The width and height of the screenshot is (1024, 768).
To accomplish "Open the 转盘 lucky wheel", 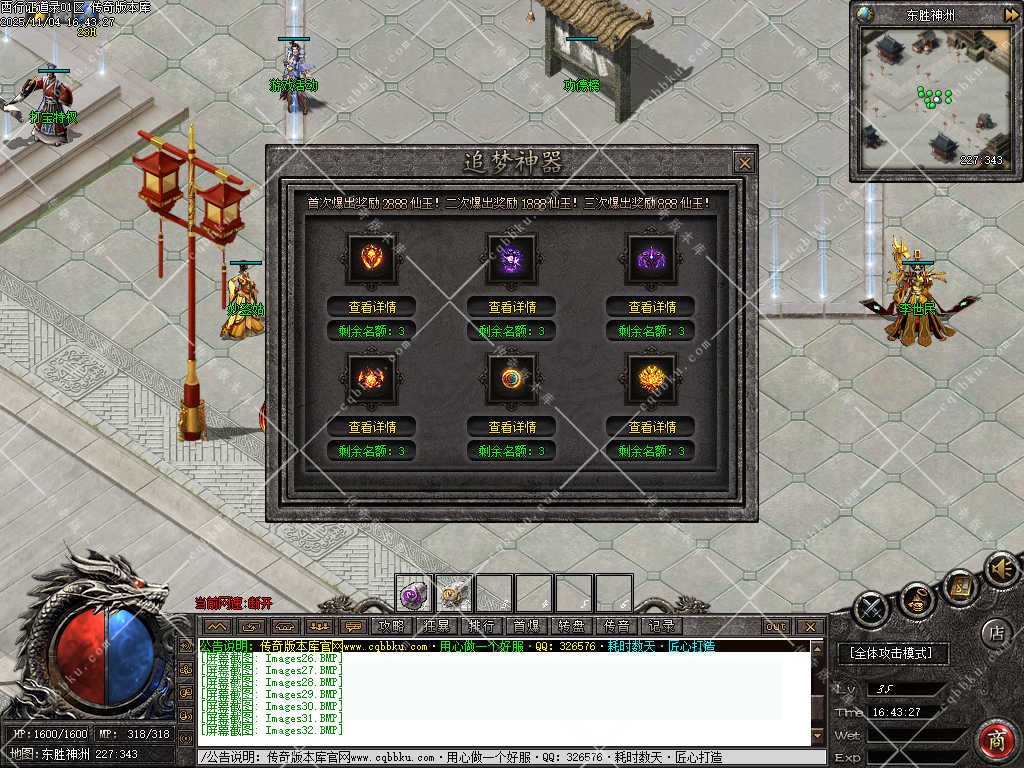I will (571, 626).
